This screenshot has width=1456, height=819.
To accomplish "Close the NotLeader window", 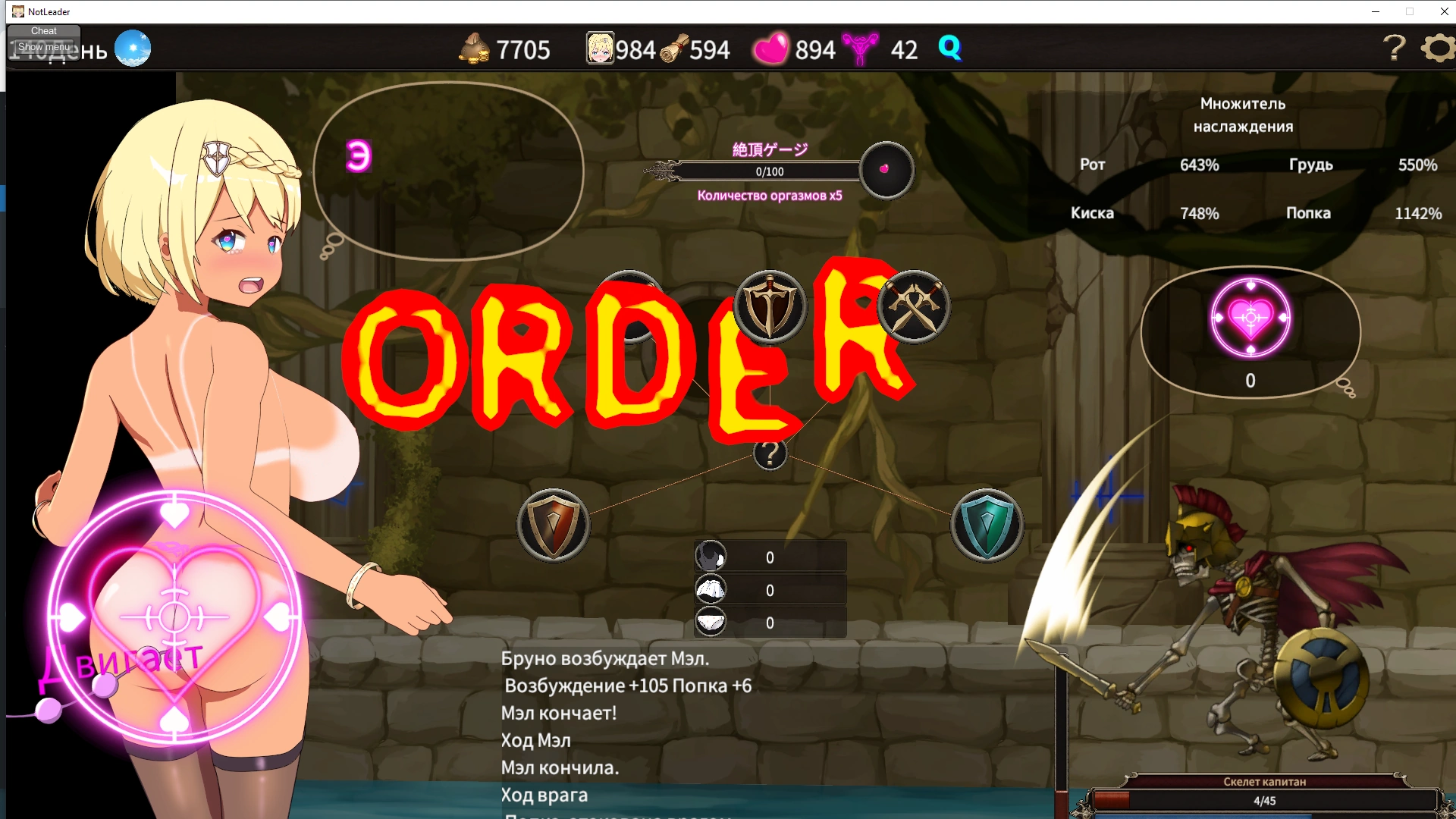I will pyautogui.click(x=1444, y=11).
